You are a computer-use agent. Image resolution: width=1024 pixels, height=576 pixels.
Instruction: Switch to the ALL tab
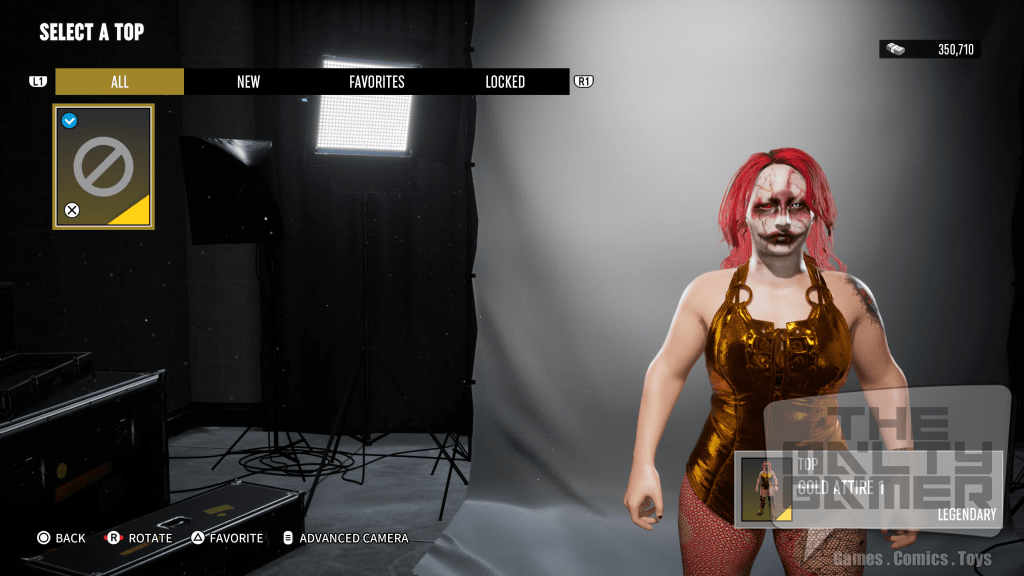pyautogui.click(x=120, y=82)
